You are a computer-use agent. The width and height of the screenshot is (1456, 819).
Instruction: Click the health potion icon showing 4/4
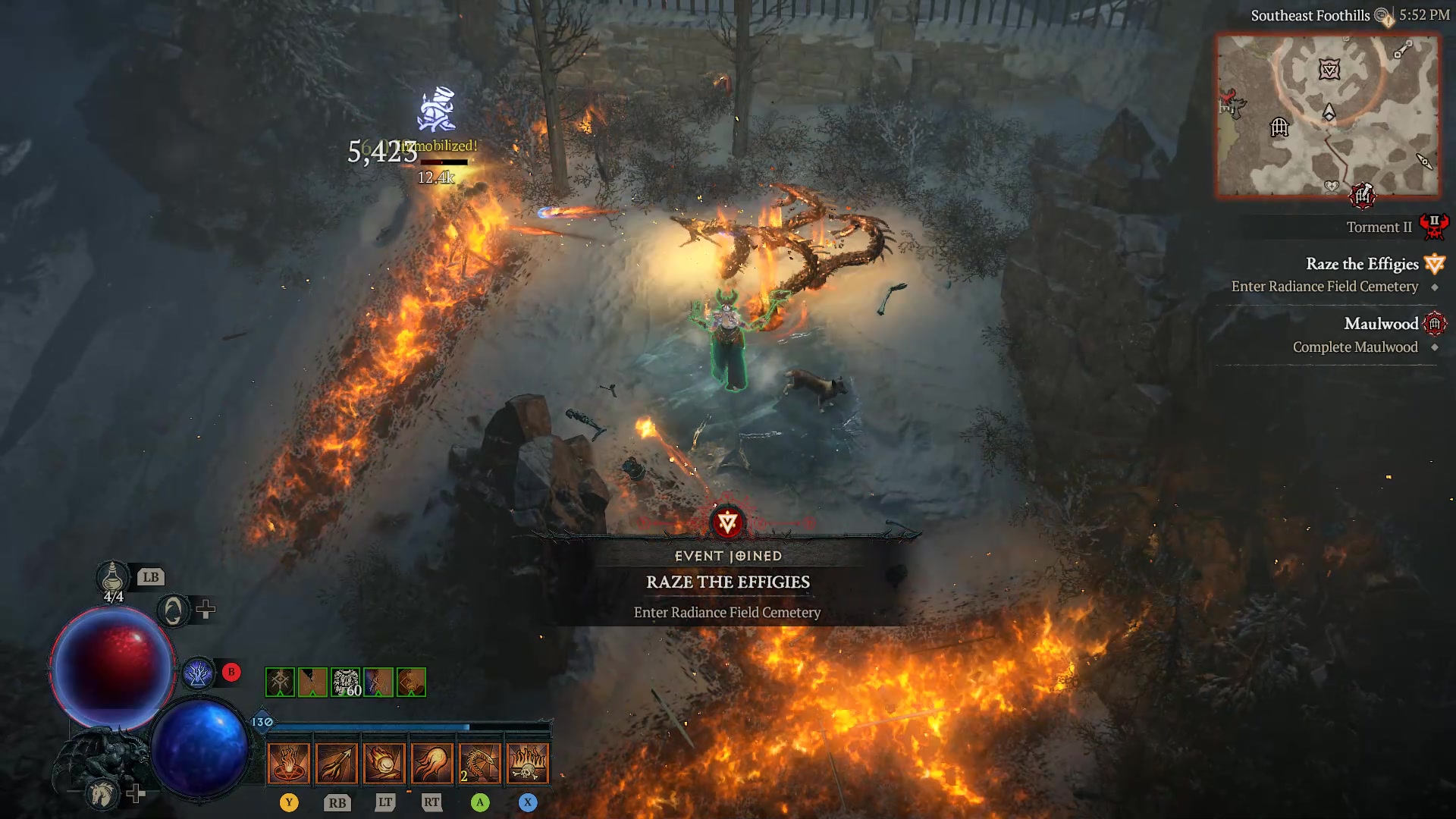(x=112, y=578)
